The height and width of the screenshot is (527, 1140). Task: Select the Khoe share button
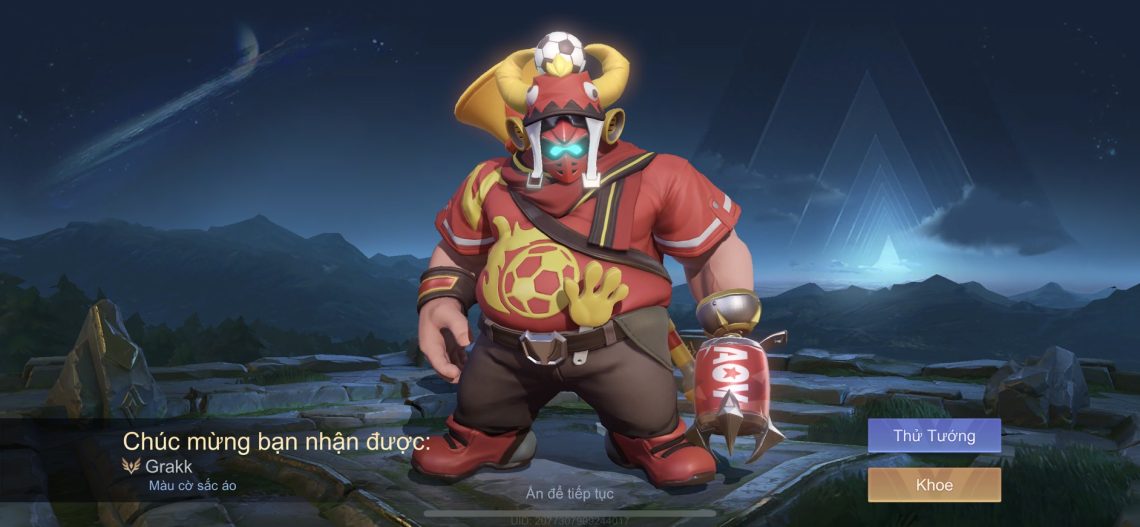(x=933, y=485)
